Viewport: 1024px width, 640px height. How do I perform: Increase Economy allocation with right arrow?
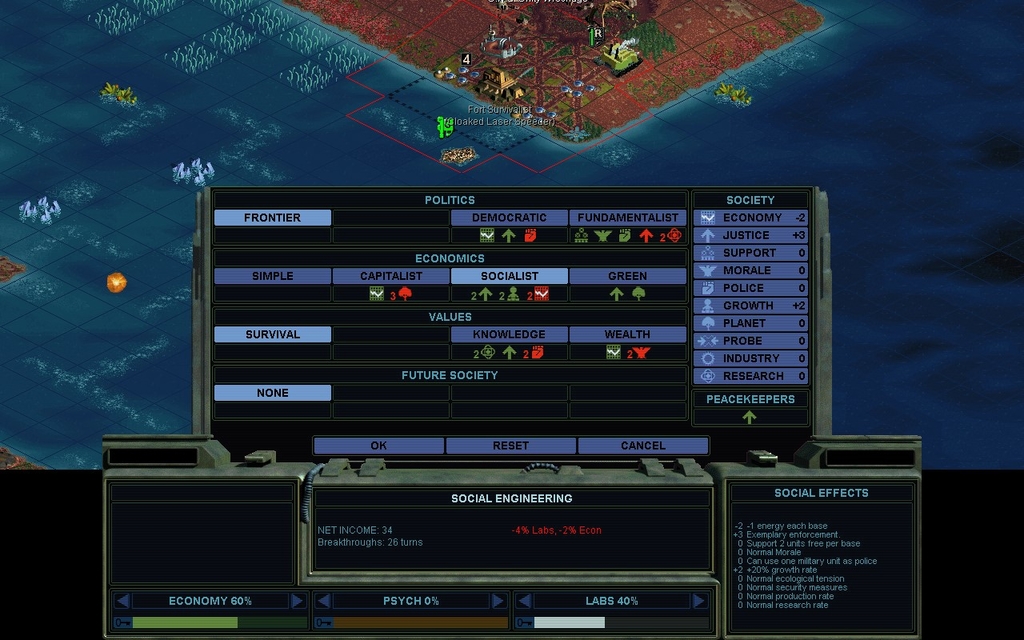tap(297, 601)
